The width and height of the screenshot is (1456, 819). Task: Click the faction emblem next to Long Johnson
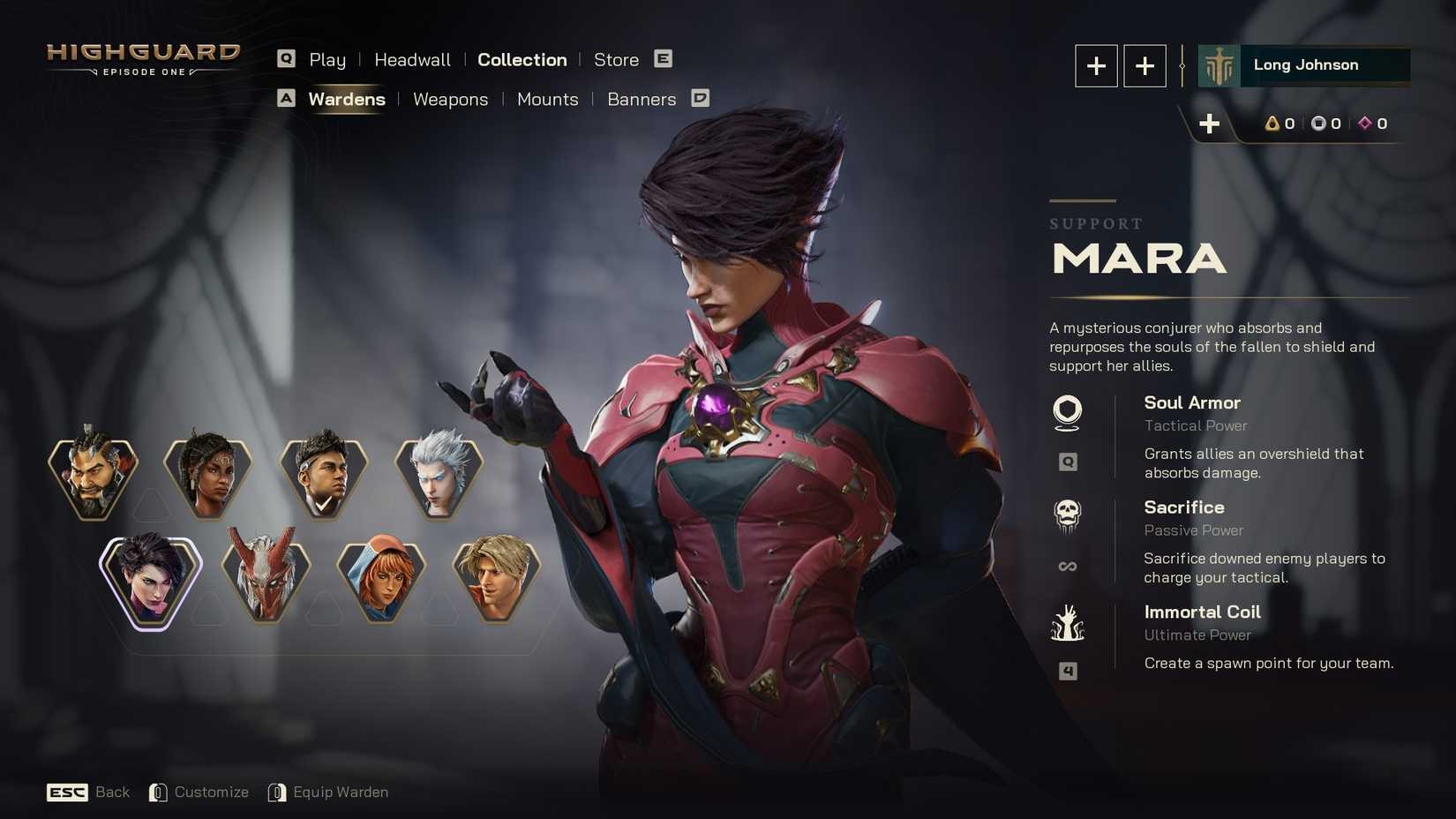click(x=1218, y=64)
